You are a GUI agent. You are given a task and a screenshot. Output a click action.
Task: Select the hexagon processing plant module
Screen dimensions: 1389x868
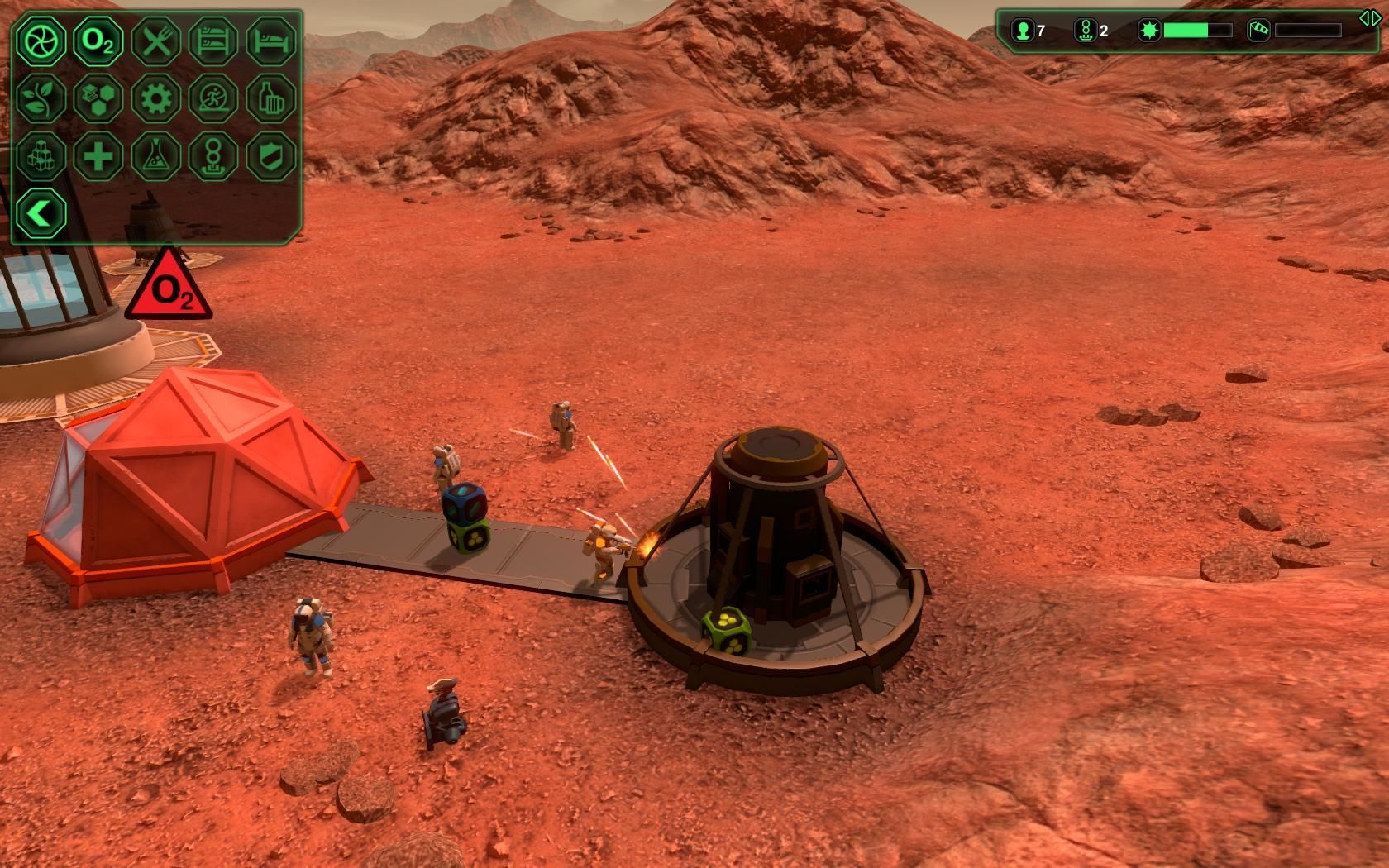point(98,98)
